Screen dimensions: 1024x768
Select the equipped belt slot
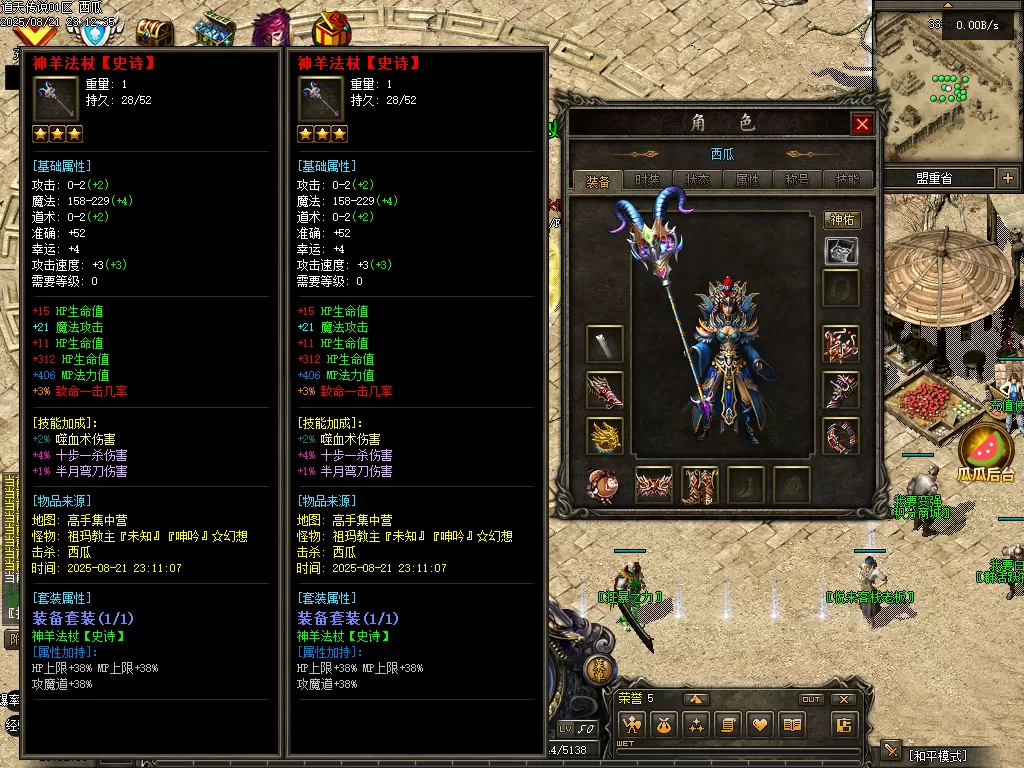pyautogui.click(x=654, y=485)
